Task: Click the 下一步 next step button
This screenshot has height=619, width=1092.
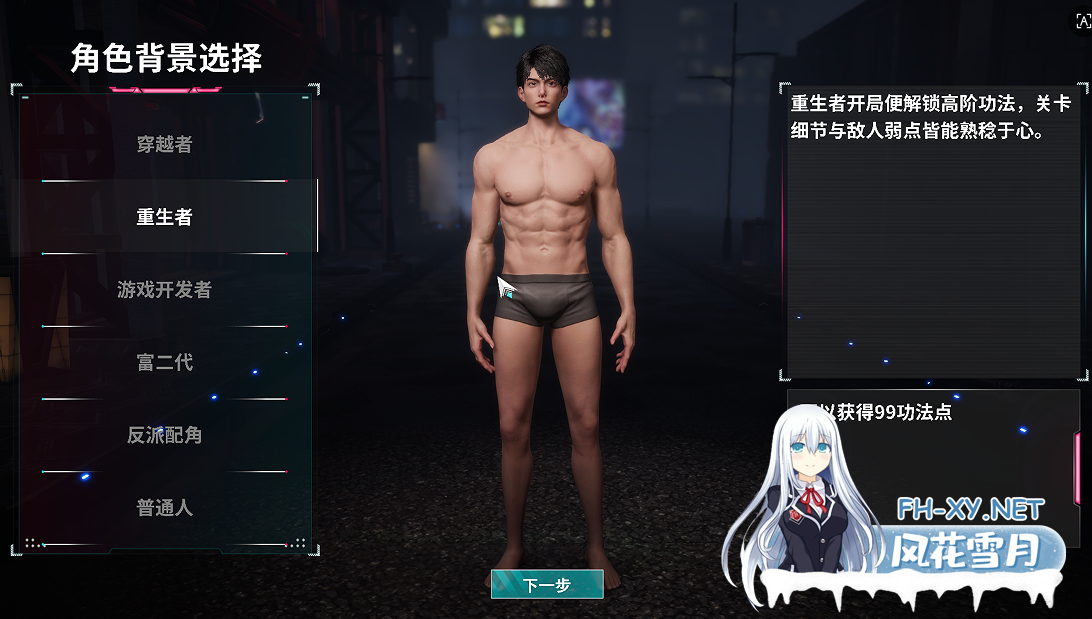Action: click(x=547, y=585)
